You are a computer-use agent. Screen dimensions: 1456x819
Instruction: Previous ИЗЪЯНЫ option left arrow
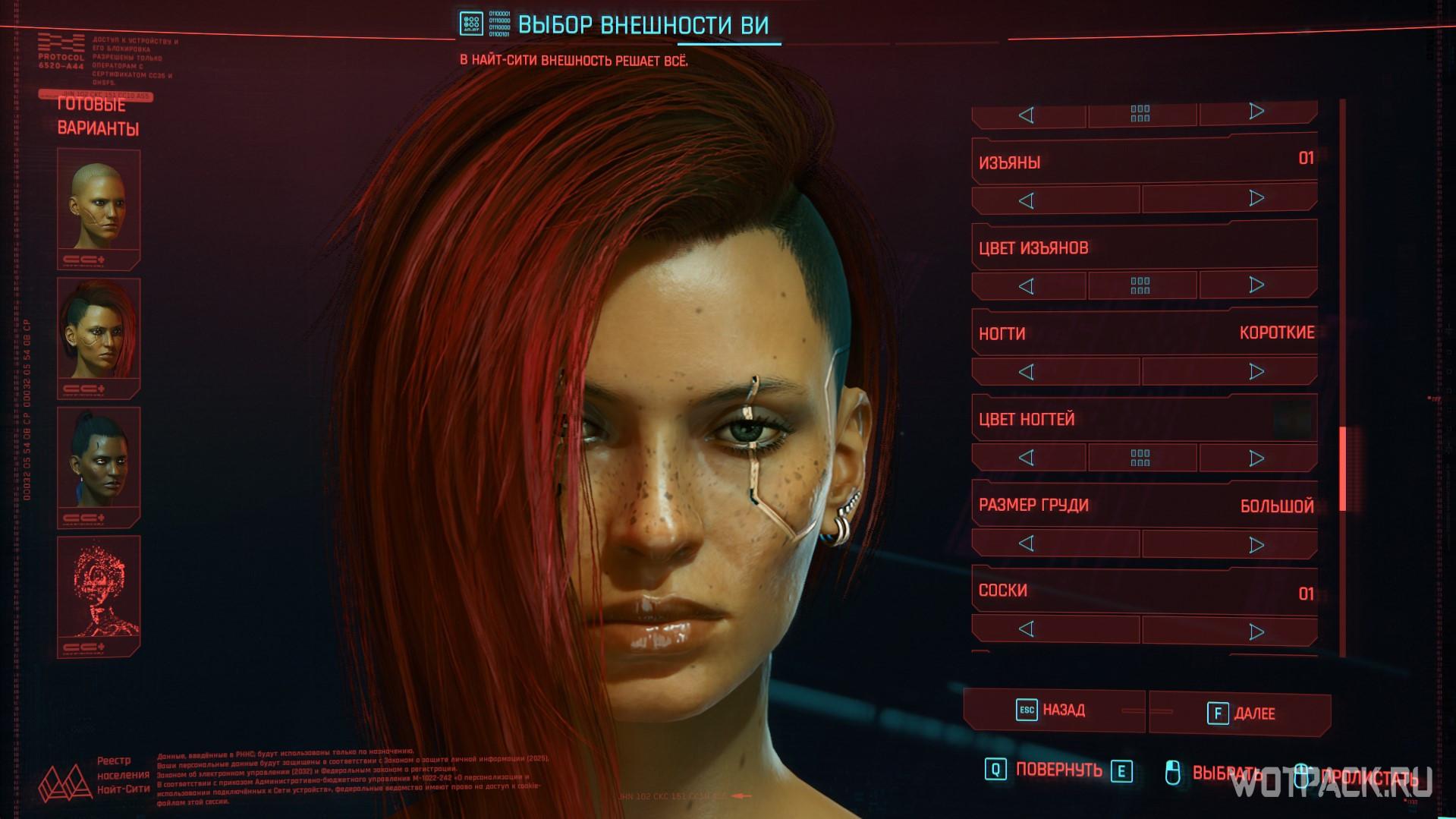click(1027, 200)
